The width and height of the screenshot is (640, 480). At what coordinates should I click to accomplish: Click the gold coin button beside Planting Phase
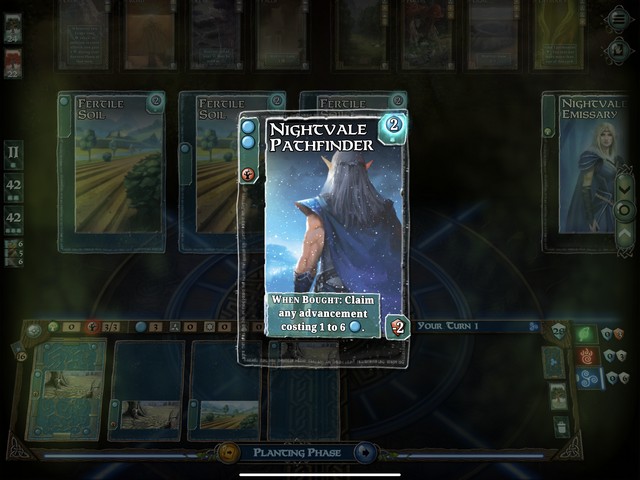(229, 453)
